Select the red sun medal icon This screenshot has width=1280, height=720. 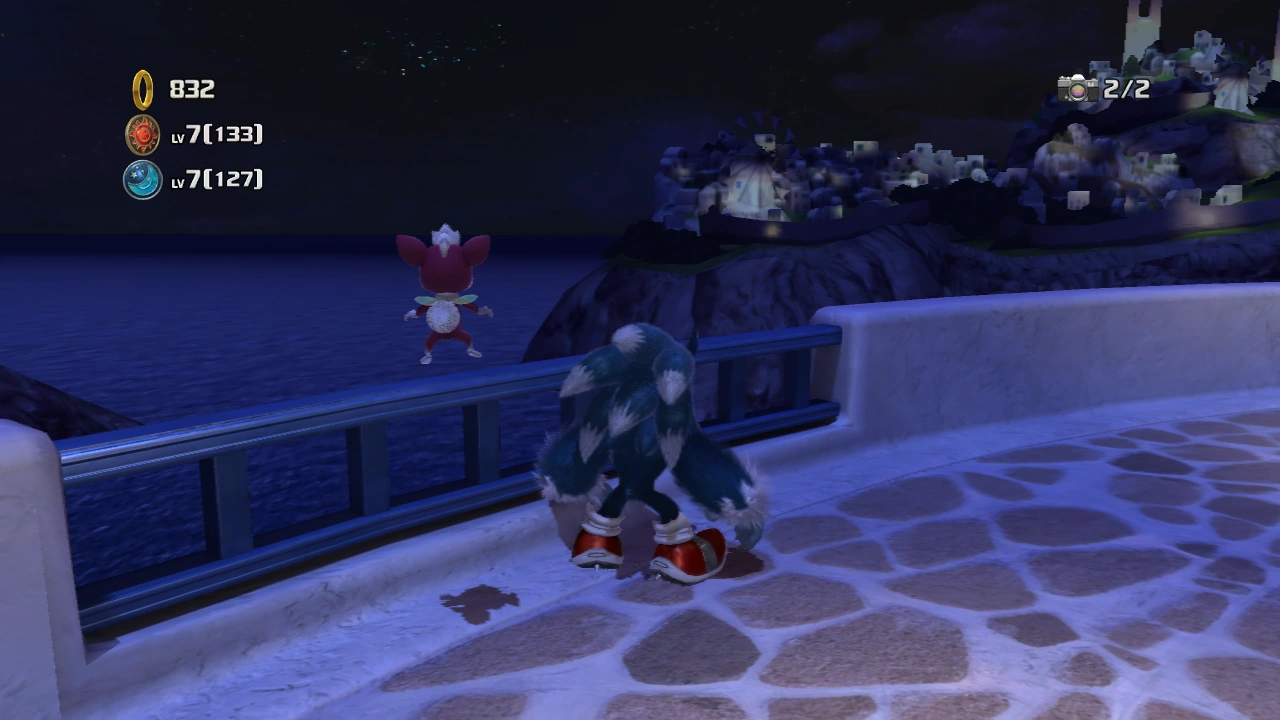pyautogui.click(x=143, y=134)
